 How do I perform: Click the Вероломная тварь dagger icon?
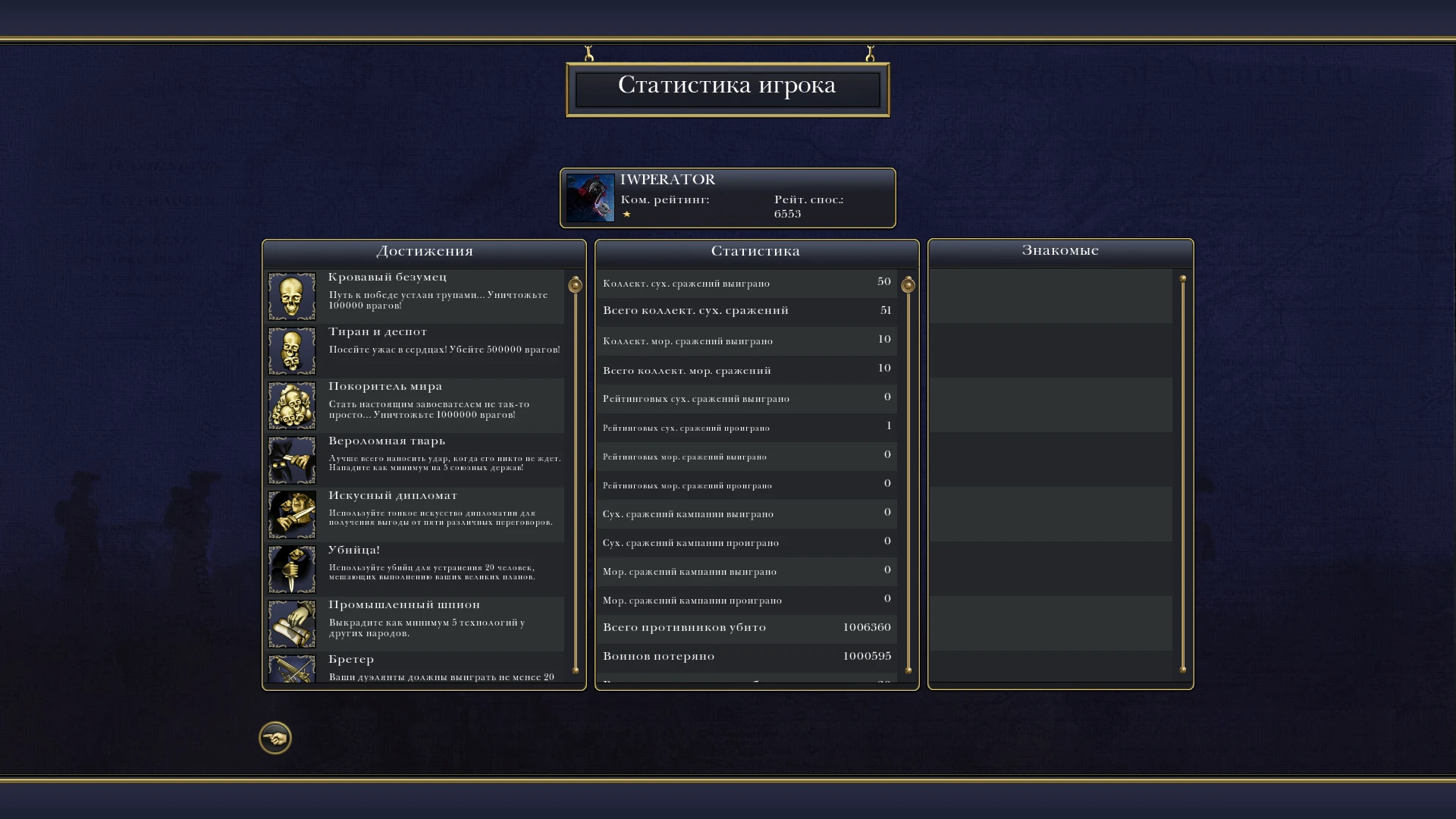coord(291,460)
